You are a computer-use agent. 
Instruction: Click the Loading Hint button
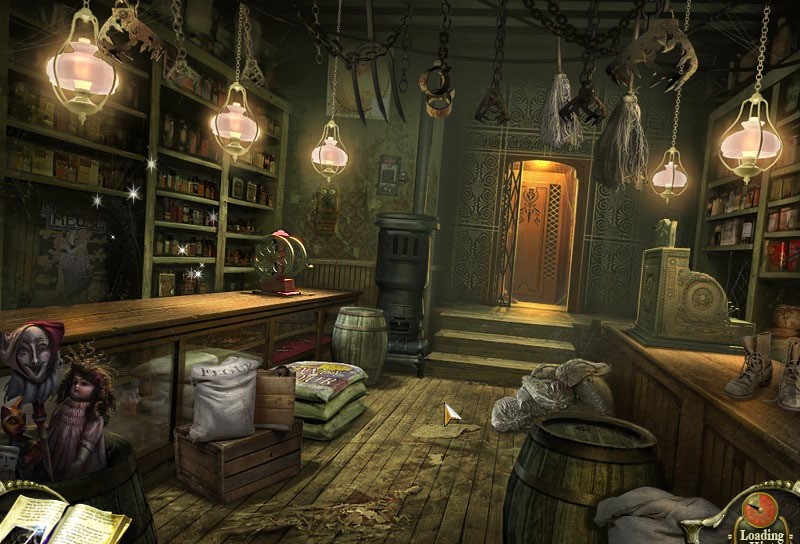point(762,517)
